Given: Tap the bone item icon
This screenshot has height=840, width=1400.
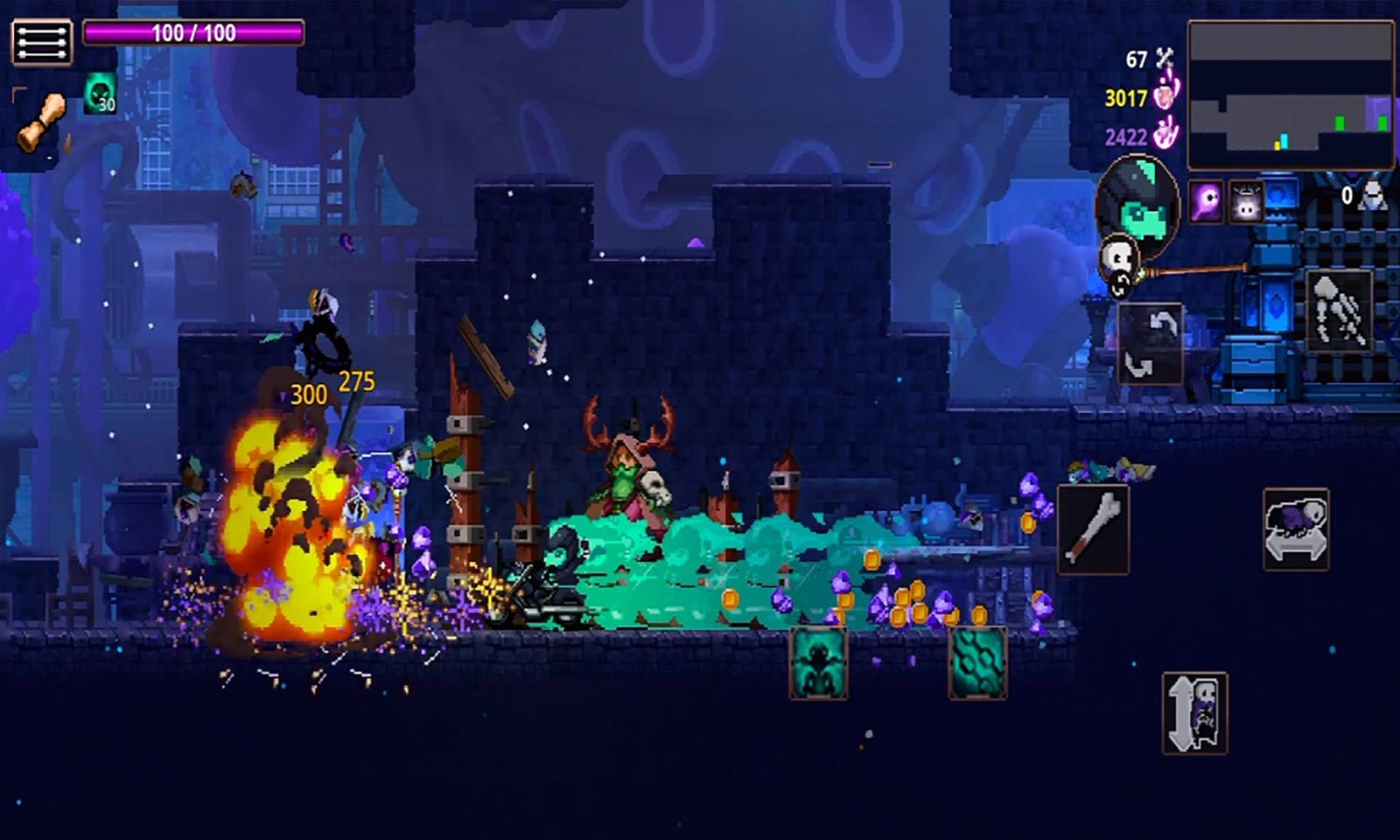Looking at the screenshot, I should click(41, 121).
